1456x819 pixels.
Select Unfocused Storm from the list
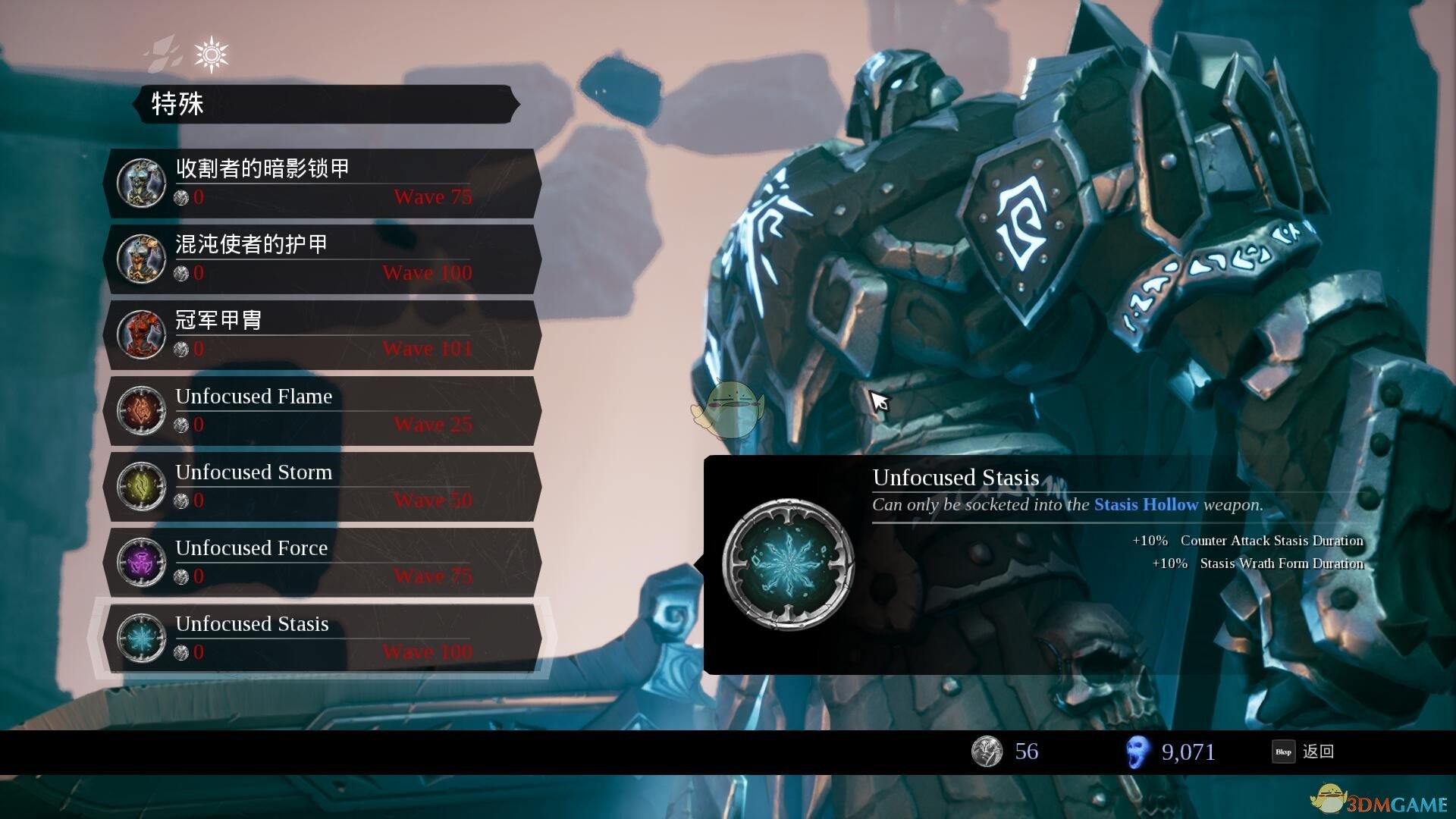pos(323,486)
